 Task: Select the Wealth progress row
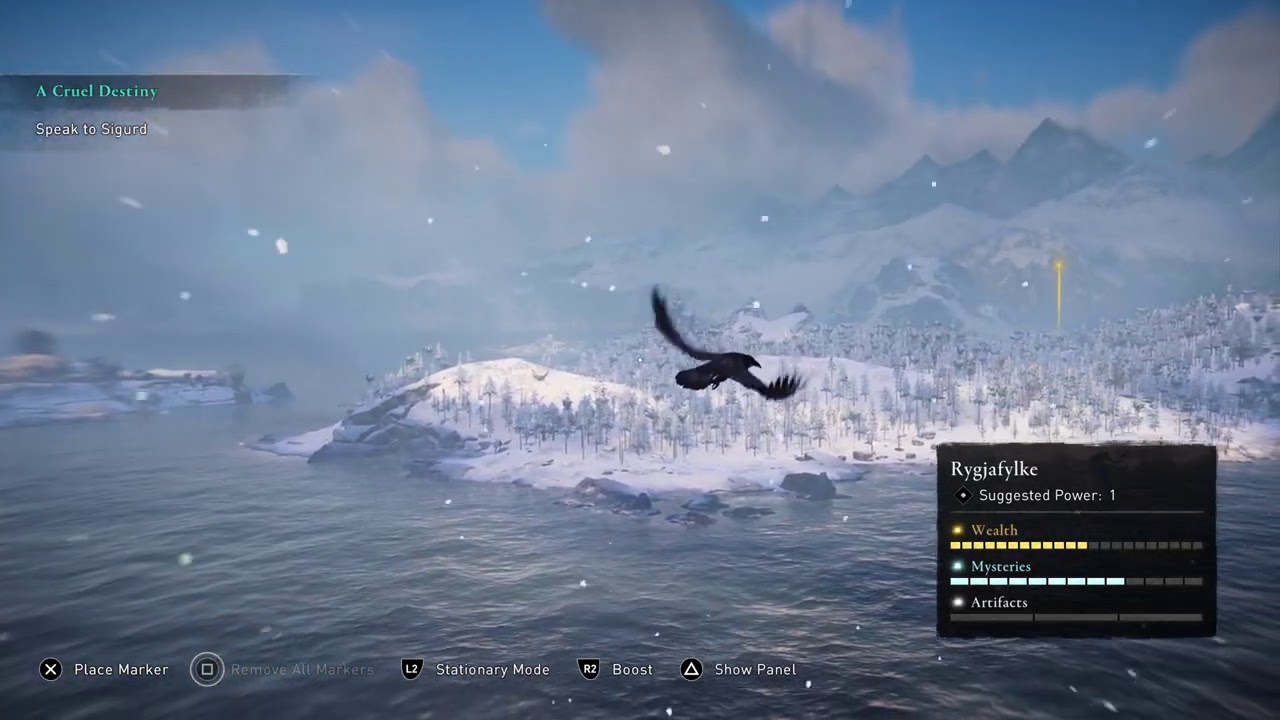tap(1075, 537)
